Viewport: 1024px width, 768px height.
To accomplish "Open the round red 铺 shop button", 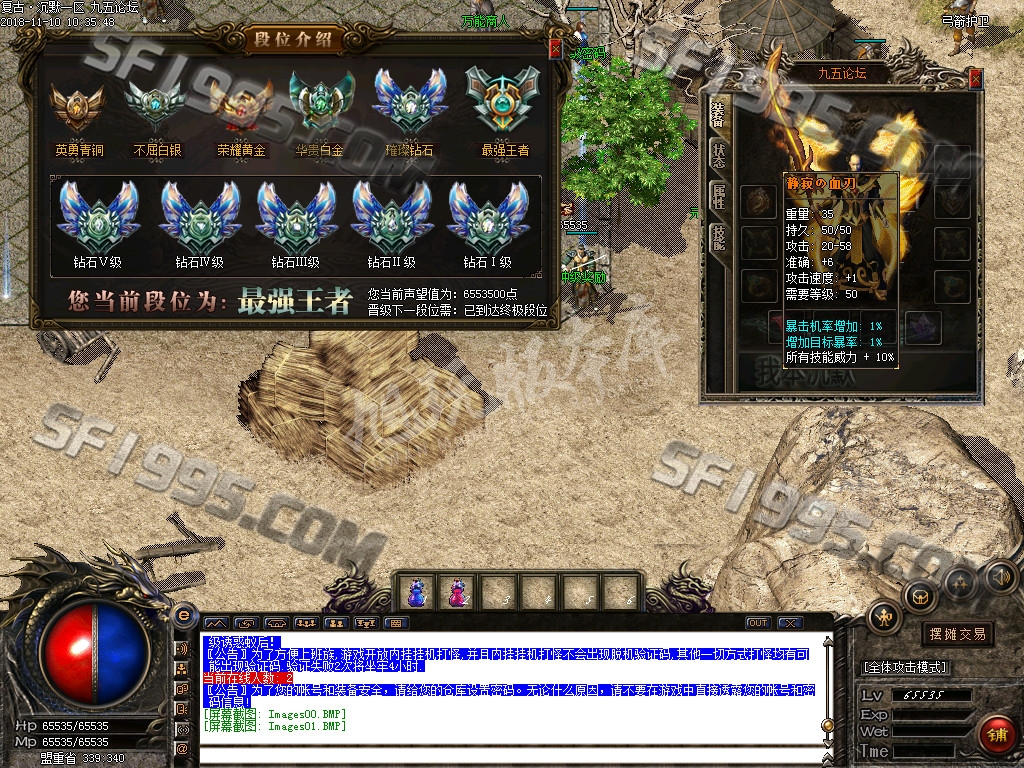I will coord(996,734).
